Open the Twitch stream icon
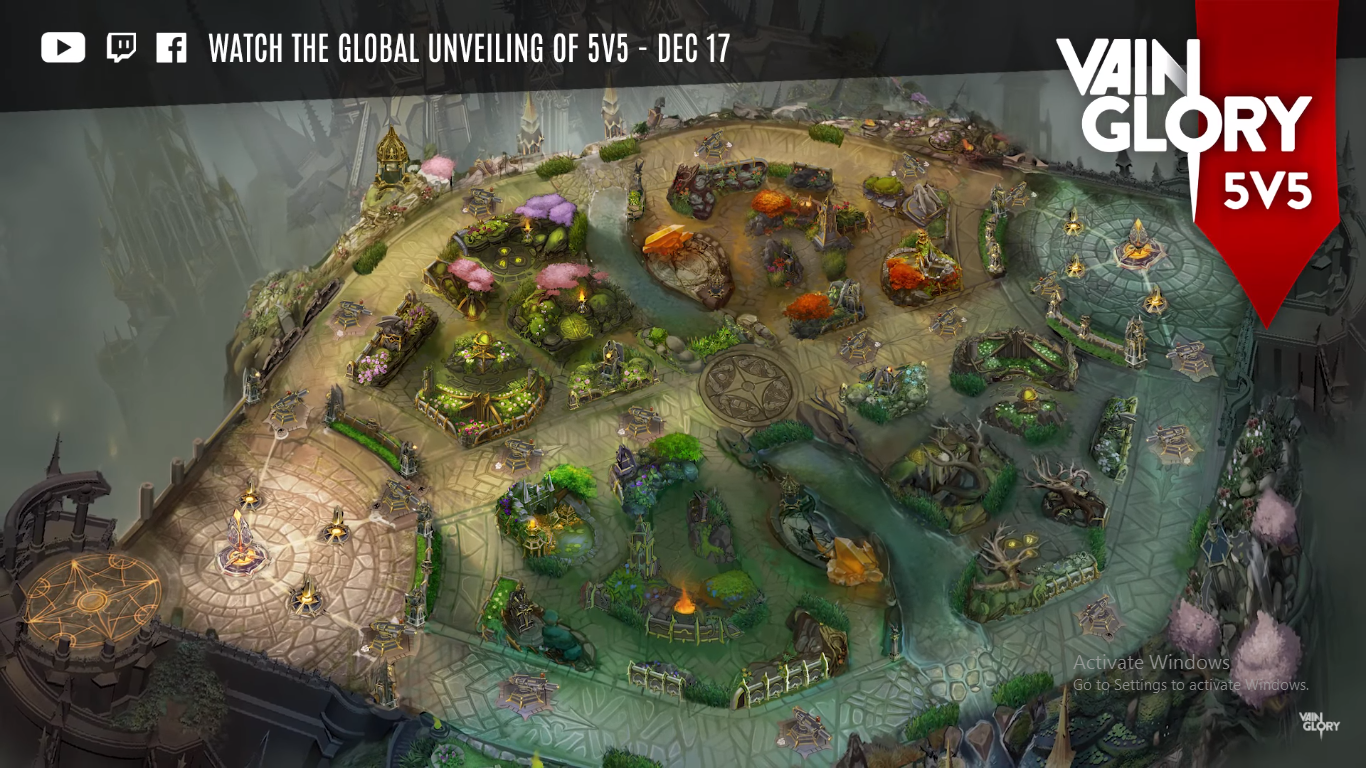The width and height of the screenshot is (1366, 768). pyautogui.click(x=121, y=48)
